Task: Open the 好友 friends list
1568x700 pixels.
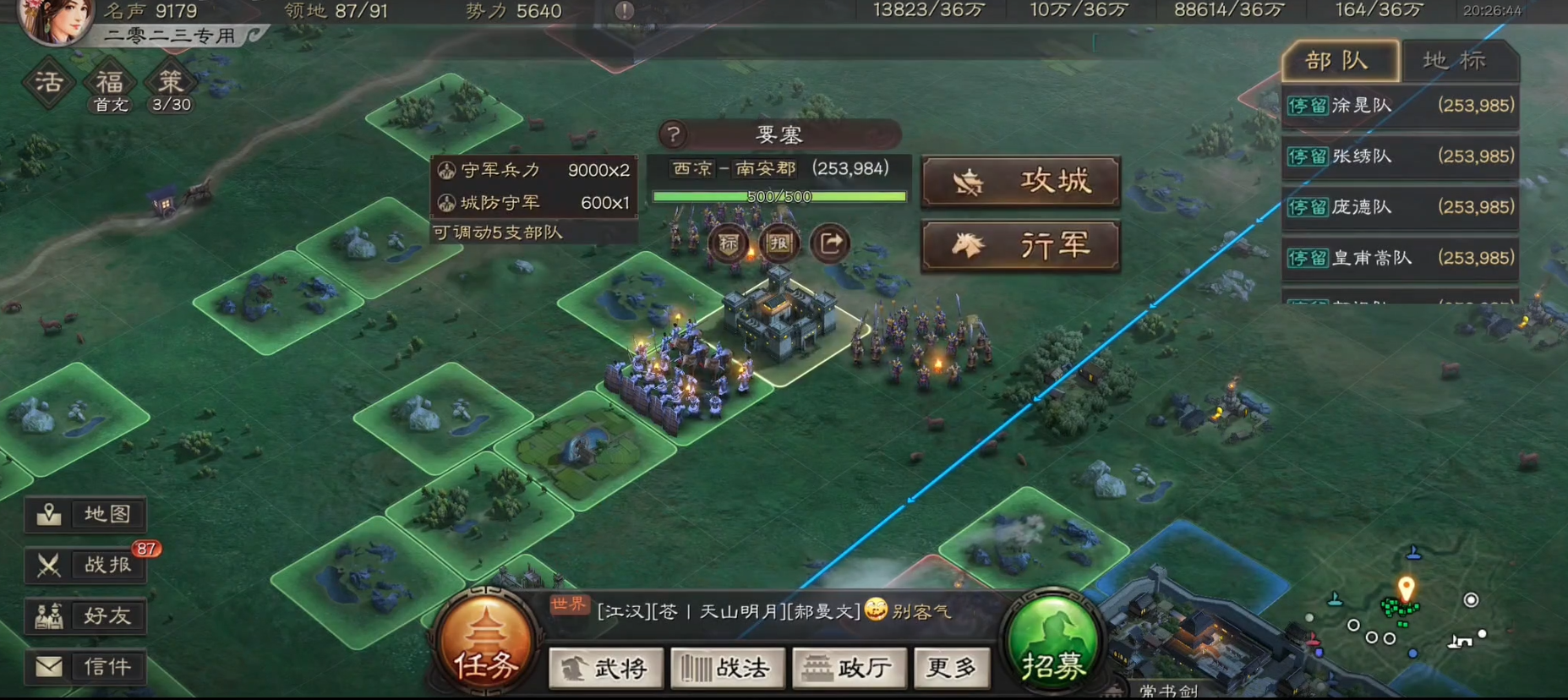Action: click(85, 615)
